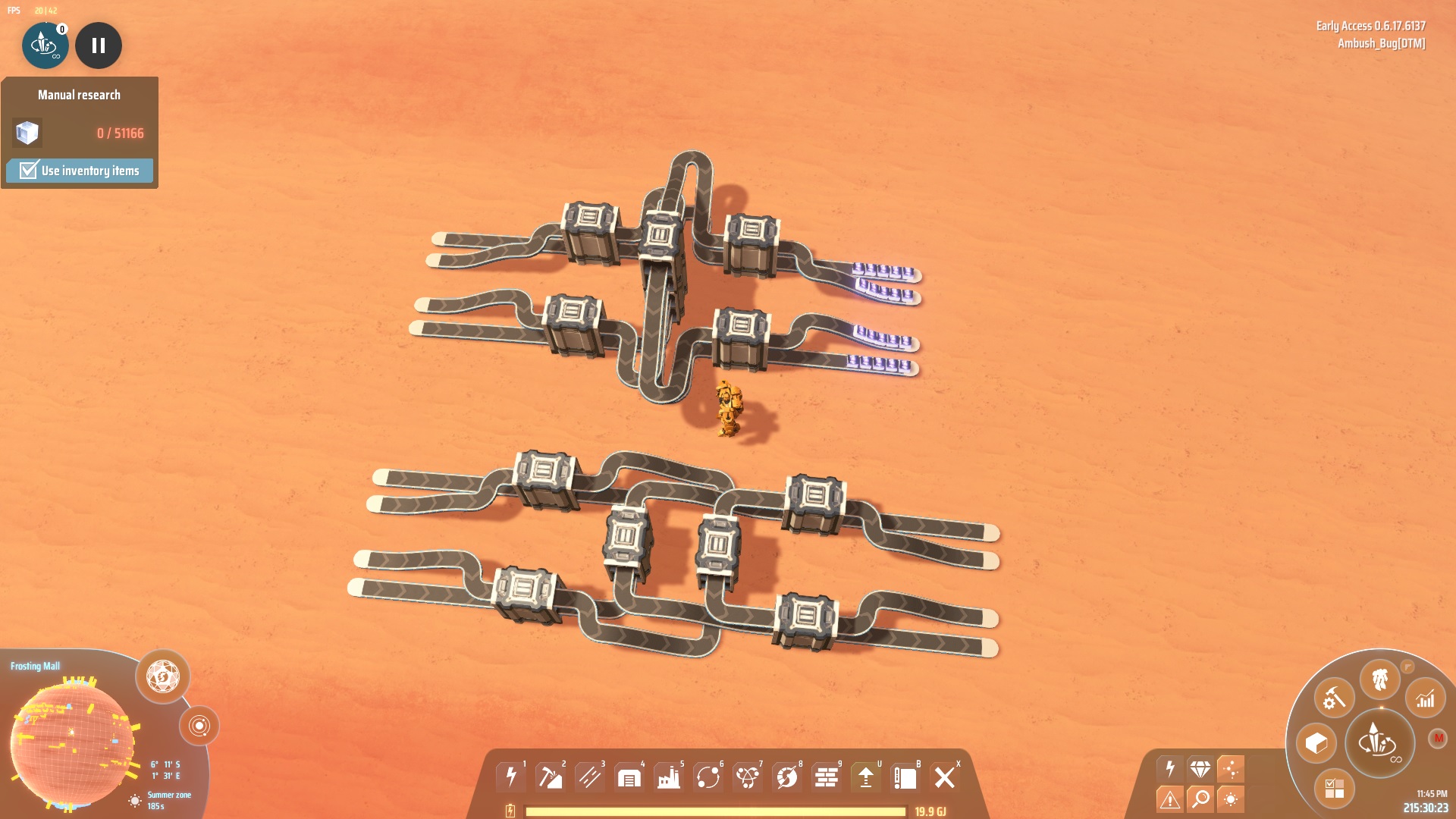Open the mecha panel icon
Image resolution: width=1456 pixels, height=819 pixels.
[1379, 679]
